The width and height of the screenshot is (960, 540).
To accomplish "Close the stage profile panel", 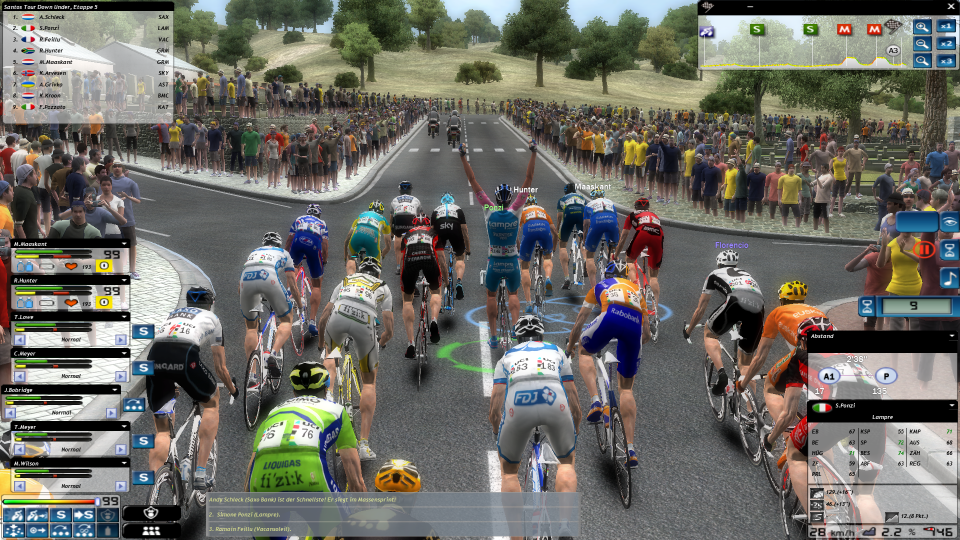I will coord(949,6).
